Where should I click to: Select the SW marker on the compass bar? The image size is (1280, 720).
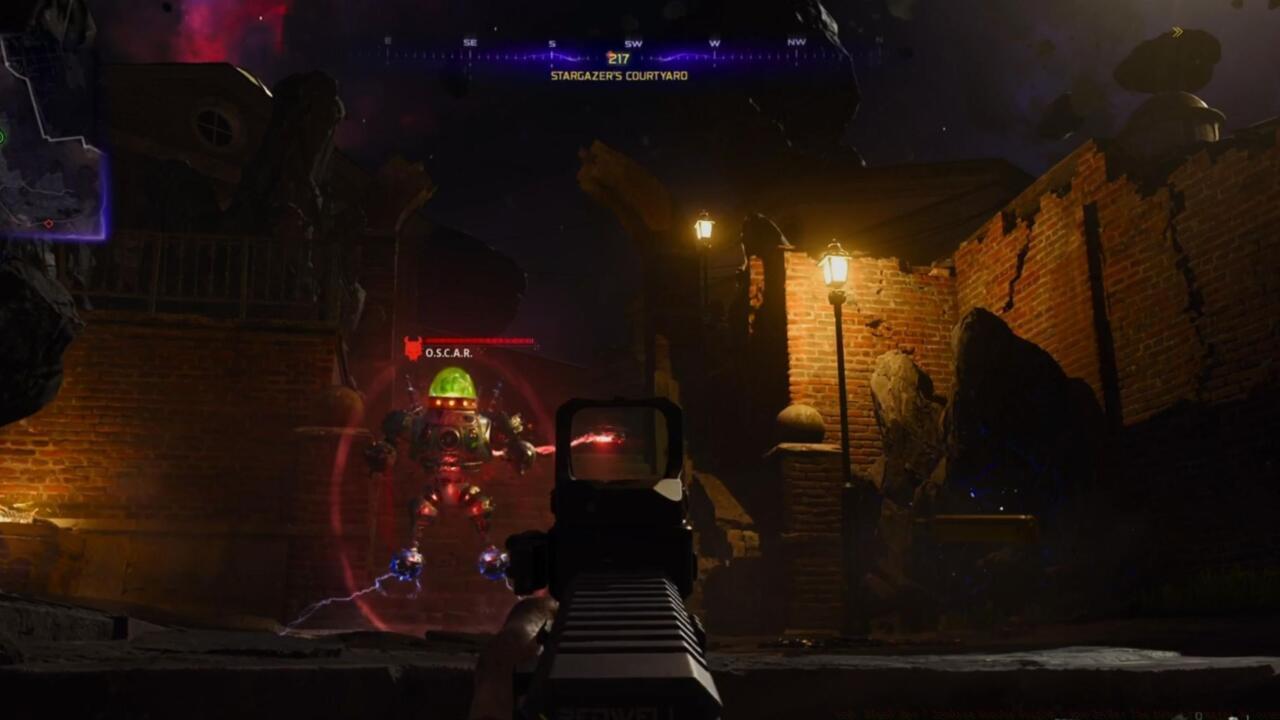(x=635, y=42)
